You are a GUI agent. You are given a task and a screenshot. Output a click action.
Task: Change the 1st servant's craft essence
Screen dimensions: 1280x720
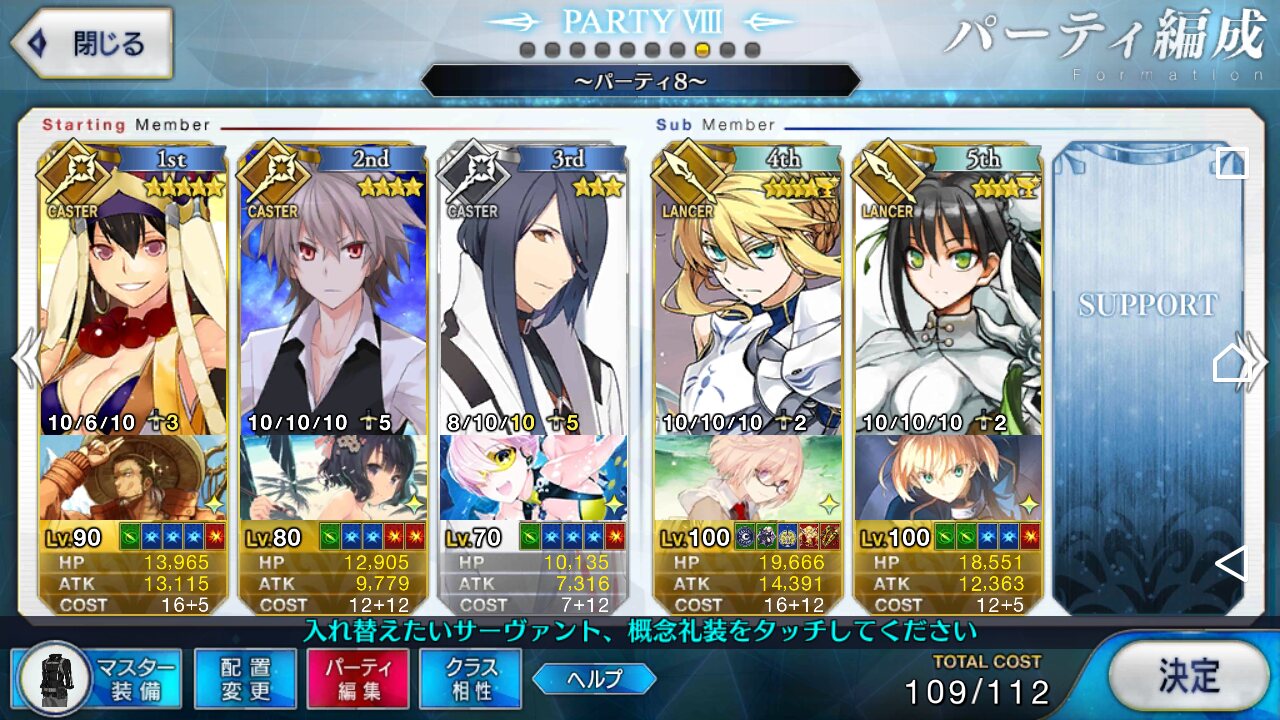(x=132, y=478)
